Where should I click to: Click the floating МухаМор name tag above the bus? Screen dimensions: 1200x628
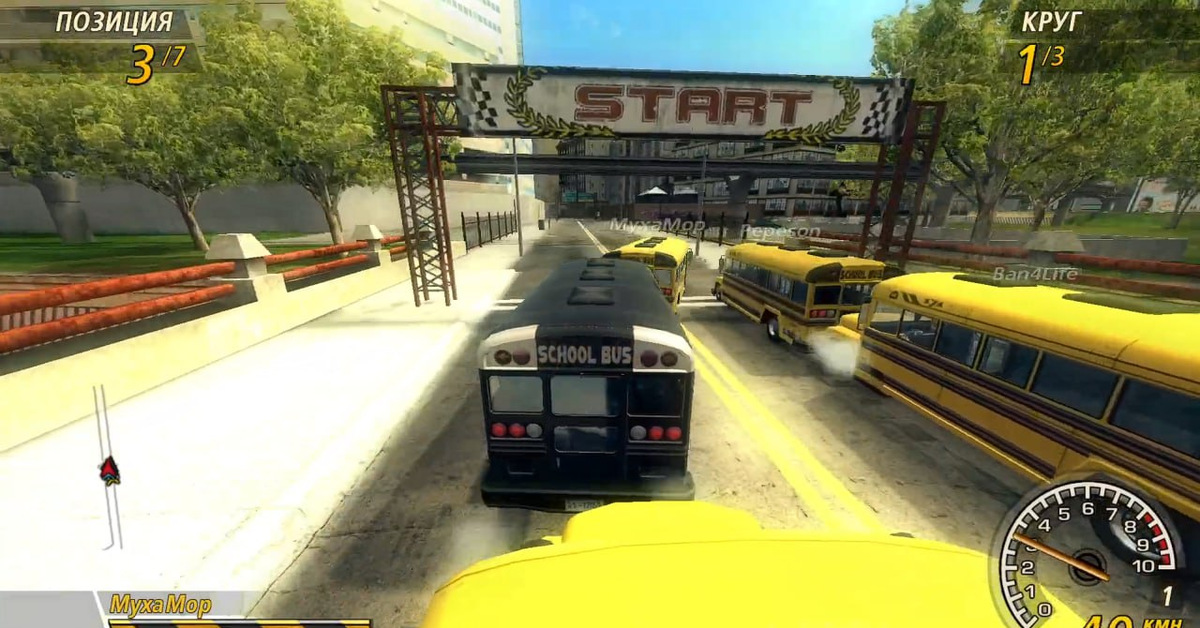click(x=656, y=226)
